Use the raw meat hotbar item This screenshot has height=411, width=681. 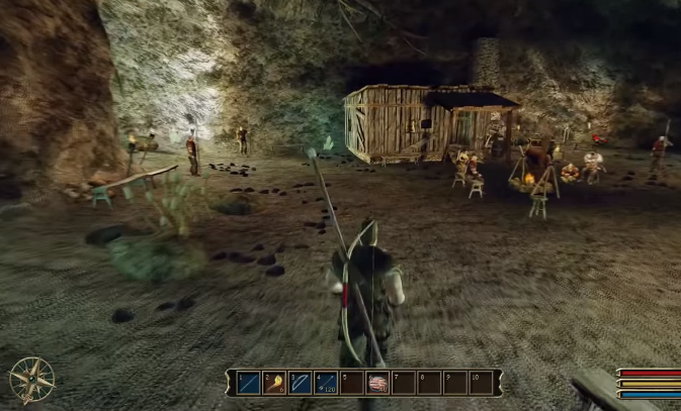click(377, 383)
